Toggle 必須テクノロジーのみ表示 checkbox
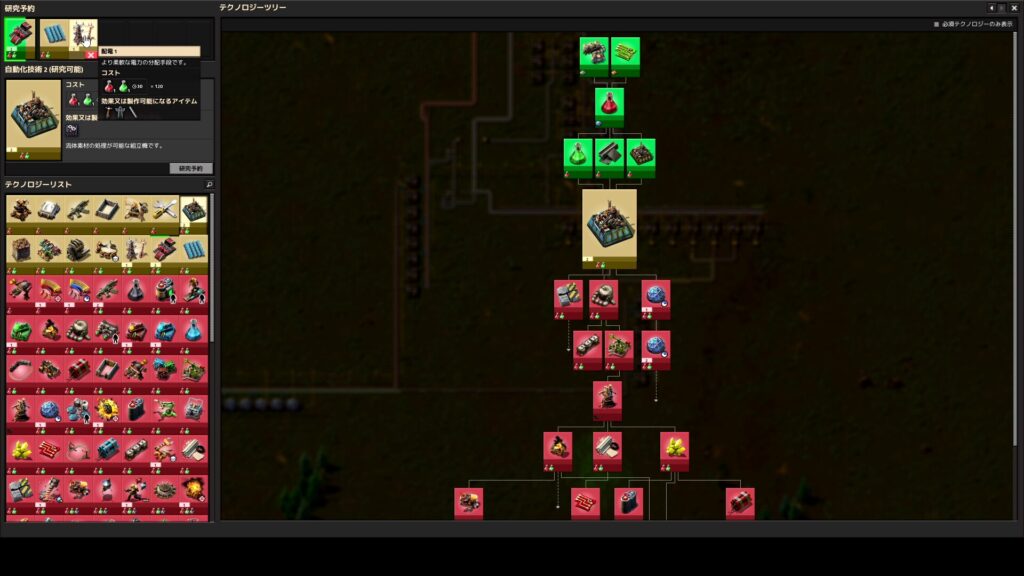The image size is (1024, 576). 936,24
